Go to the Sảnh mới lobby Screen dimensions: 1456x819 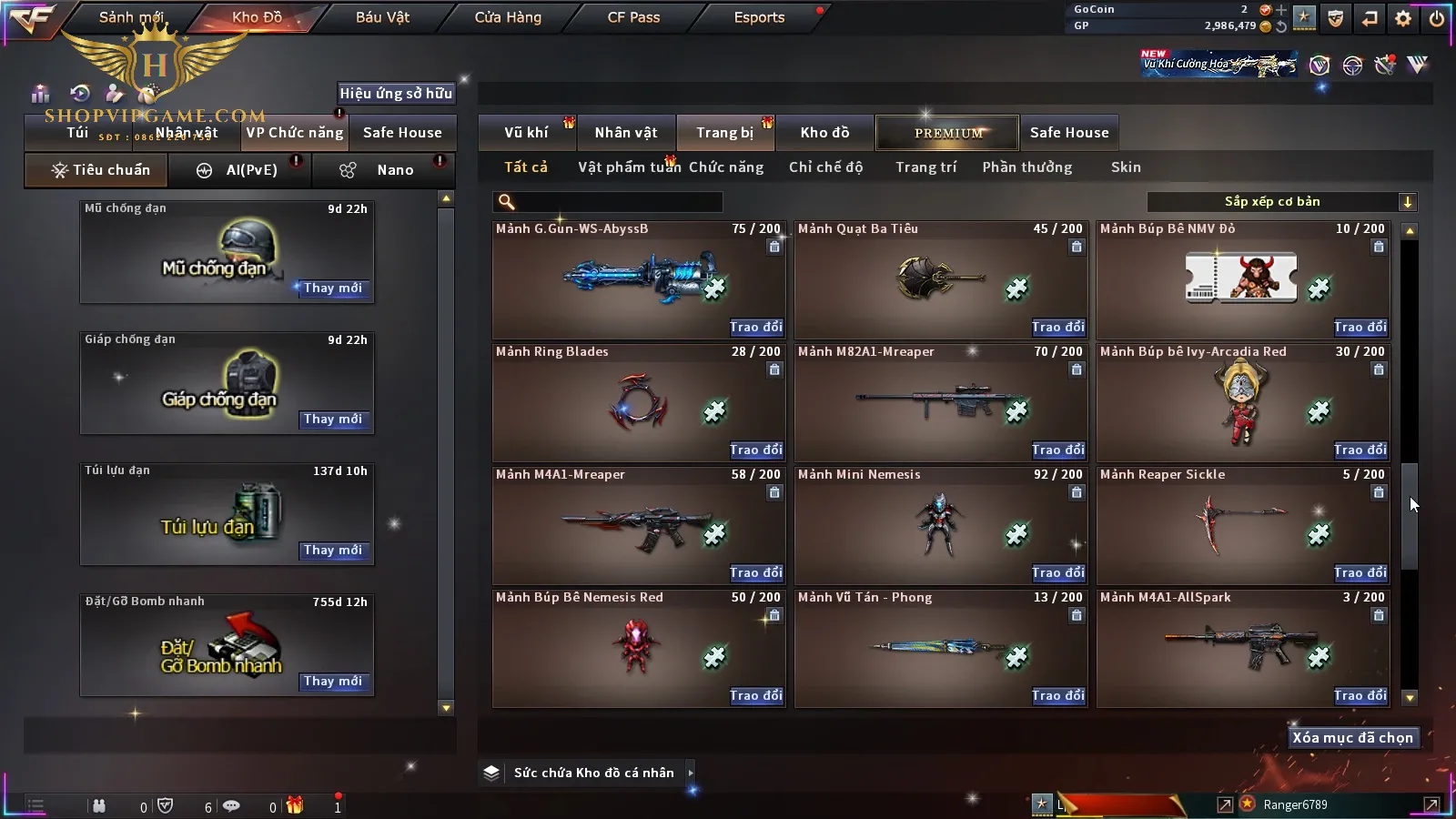[x=131, y=17]
